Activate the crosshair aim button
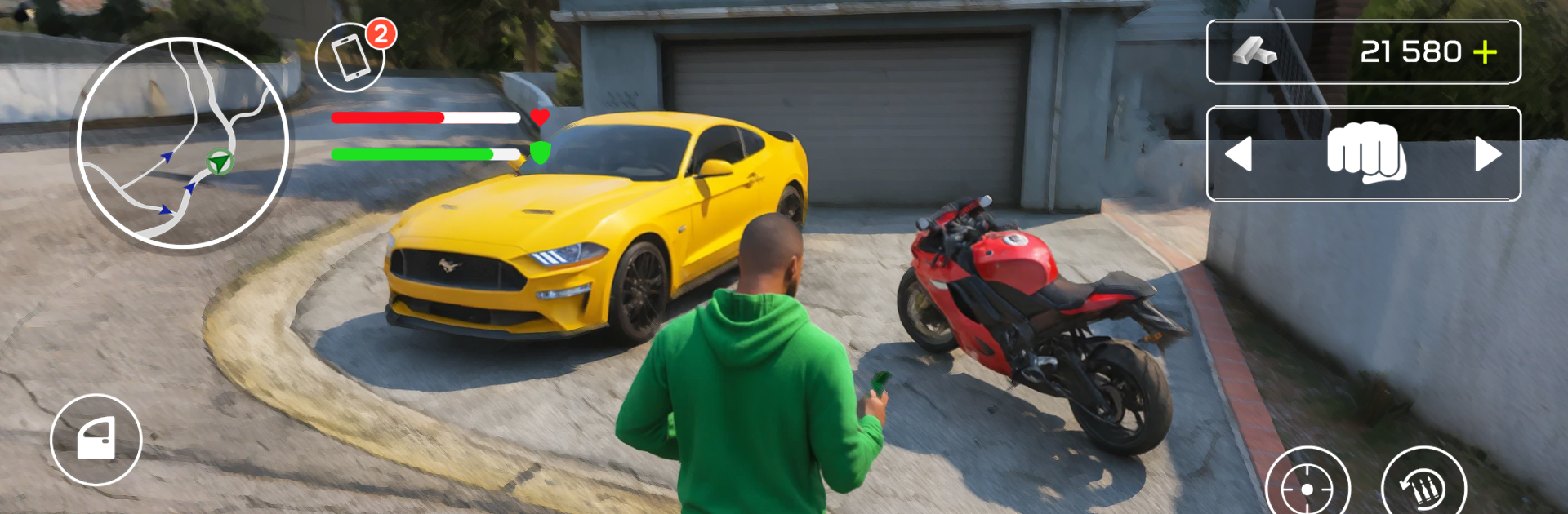The width and height of the screenshot is (1568, 514). coord(1307,487)
